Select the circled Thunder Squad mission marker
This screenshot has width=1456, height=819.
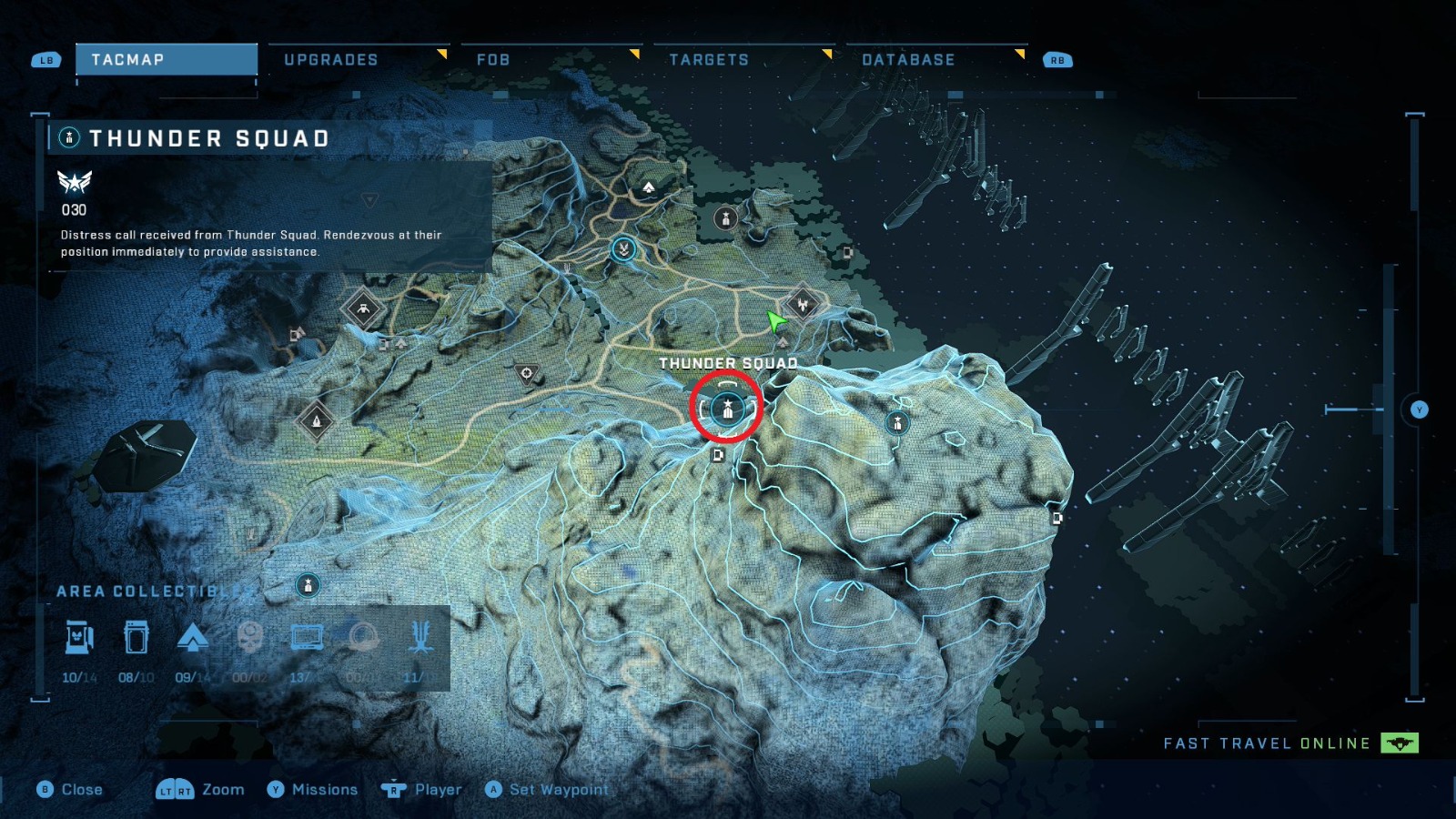[726, 411]
